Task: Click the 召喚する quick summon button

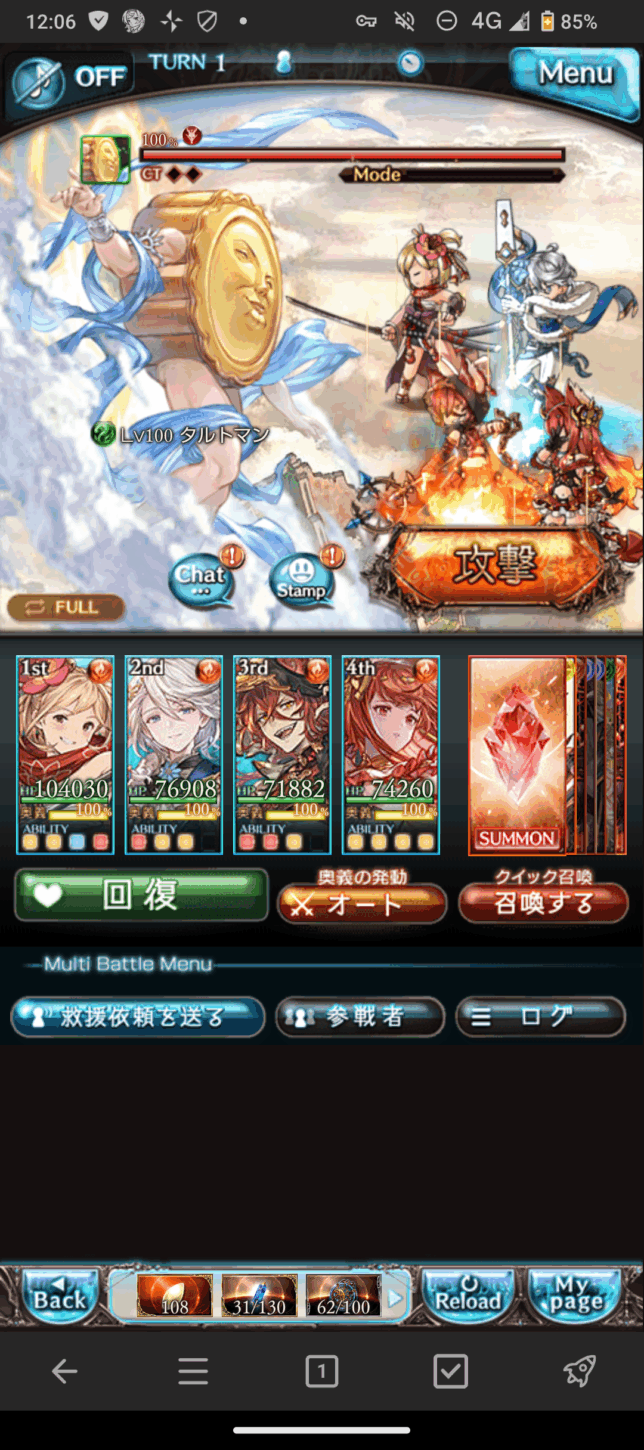Action: pos(543,903)
